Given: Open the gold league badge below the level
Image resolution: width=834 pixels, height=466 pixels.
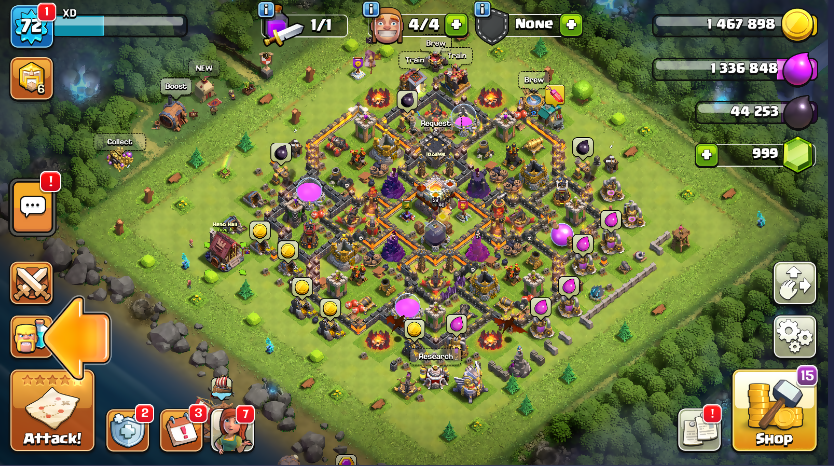Looking at the screenshot, I should point(31,79).
